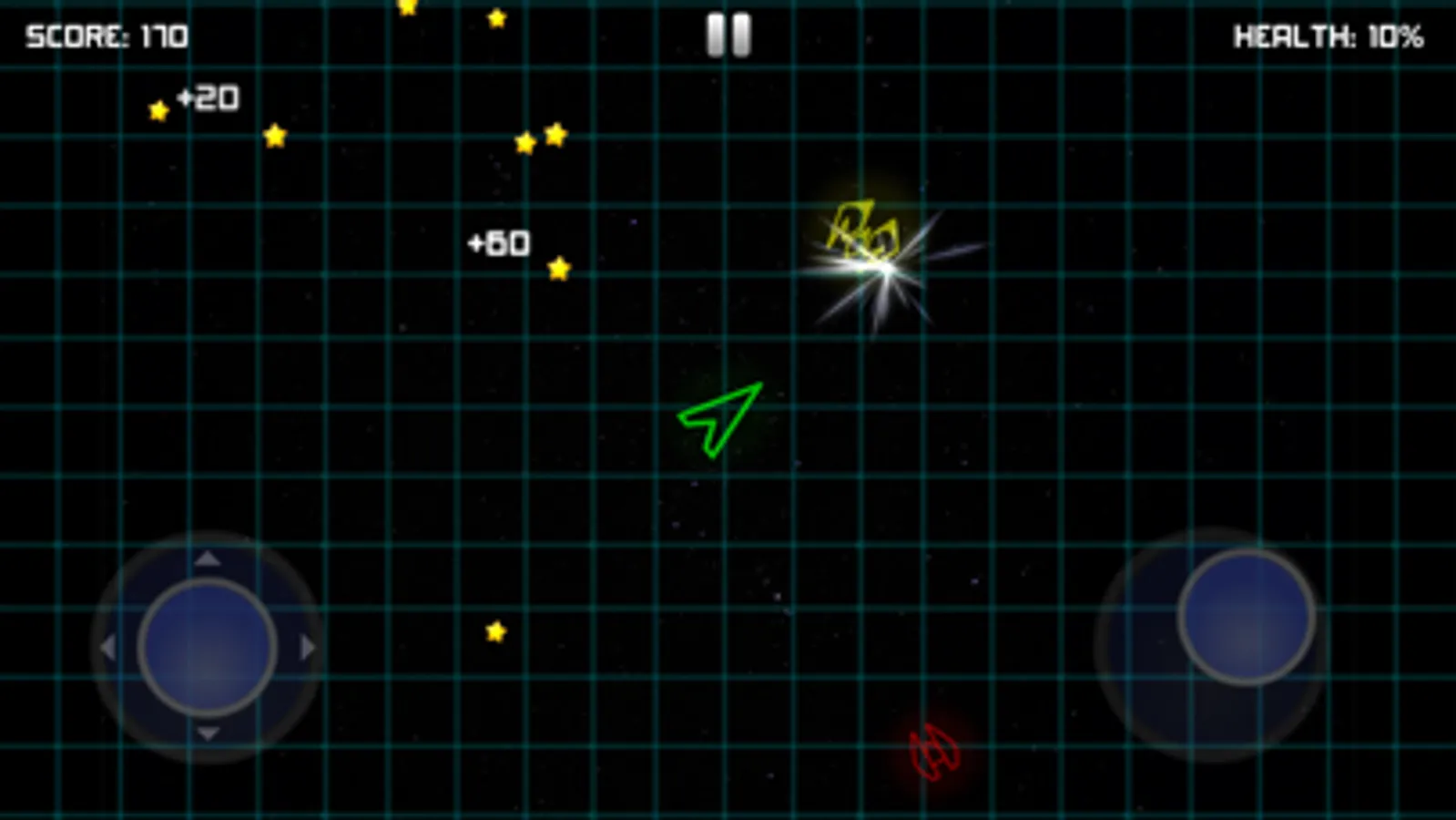1456x820 pixels.
Task: Tap the blue thumbstick of the left joystick
Action: [207, 645]
